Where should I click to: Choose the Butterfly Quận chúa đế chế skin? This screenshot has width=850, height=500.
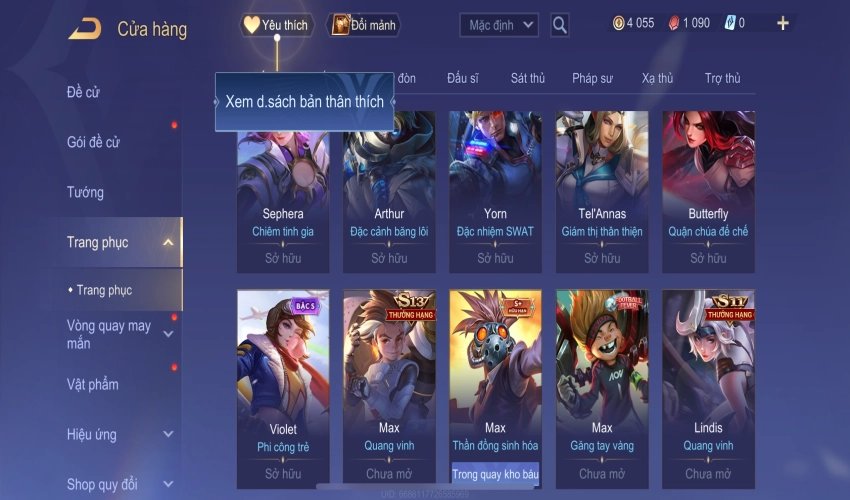coord(708,190)
